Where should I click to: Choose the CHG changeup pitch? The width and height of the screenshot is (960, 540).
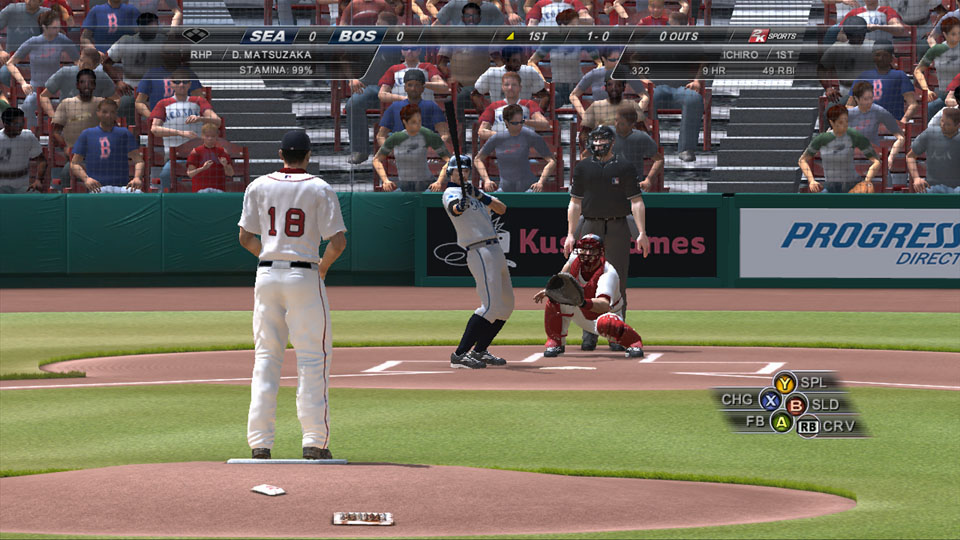pyautogui.click(x=769, y=400)
